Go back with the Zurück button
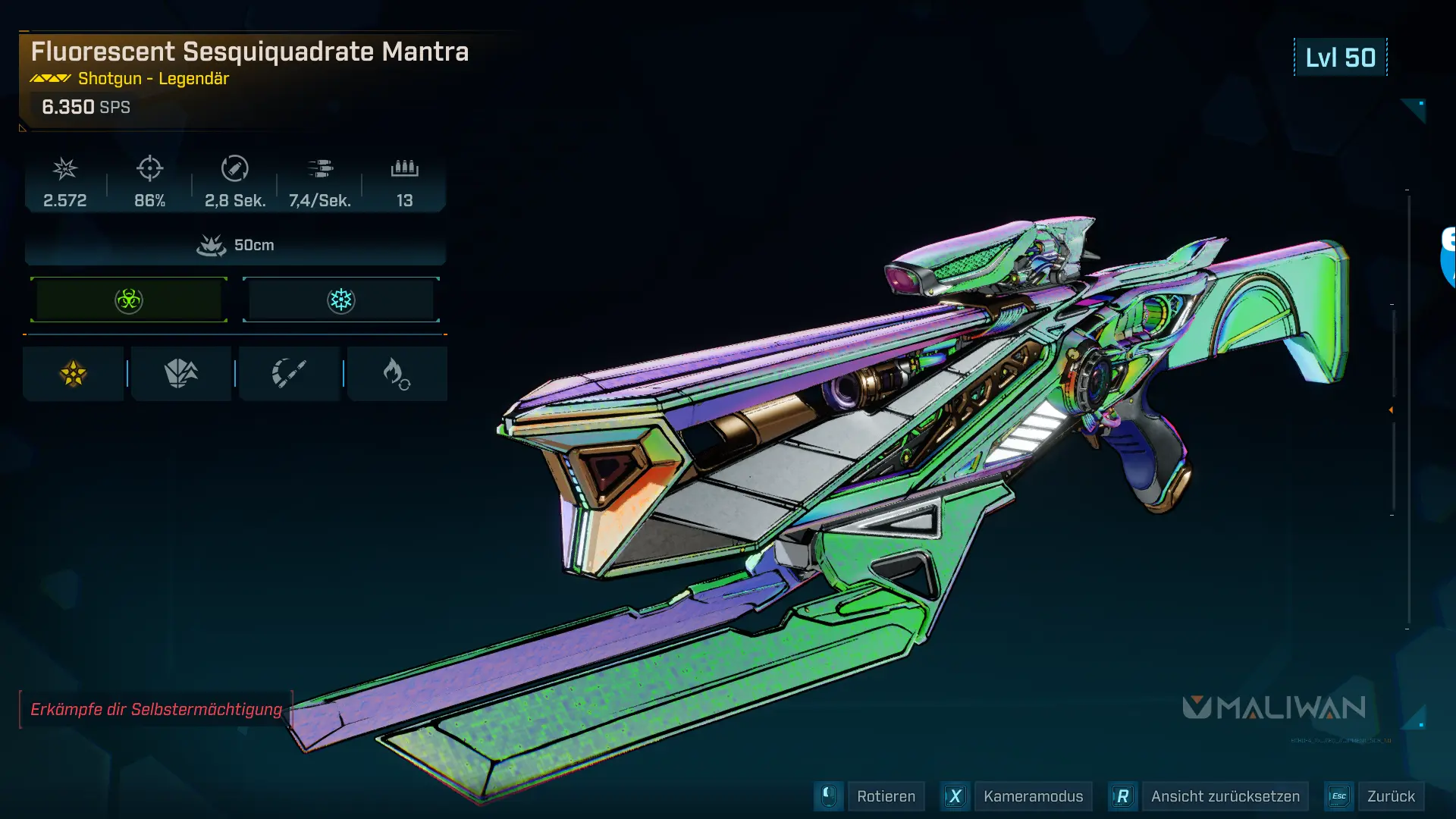 1390,796
